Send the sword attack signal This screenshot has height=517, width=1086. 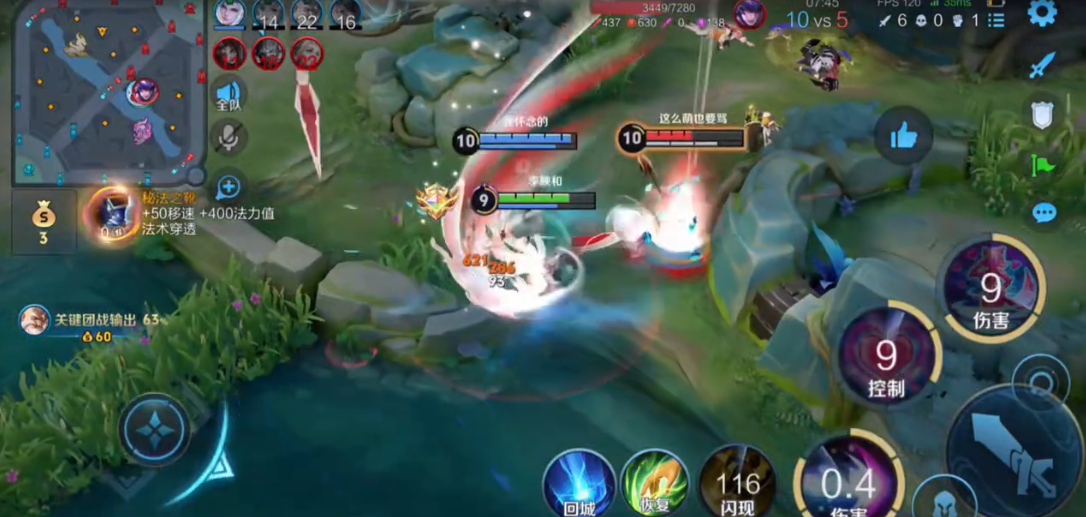tap(1042, 65)
